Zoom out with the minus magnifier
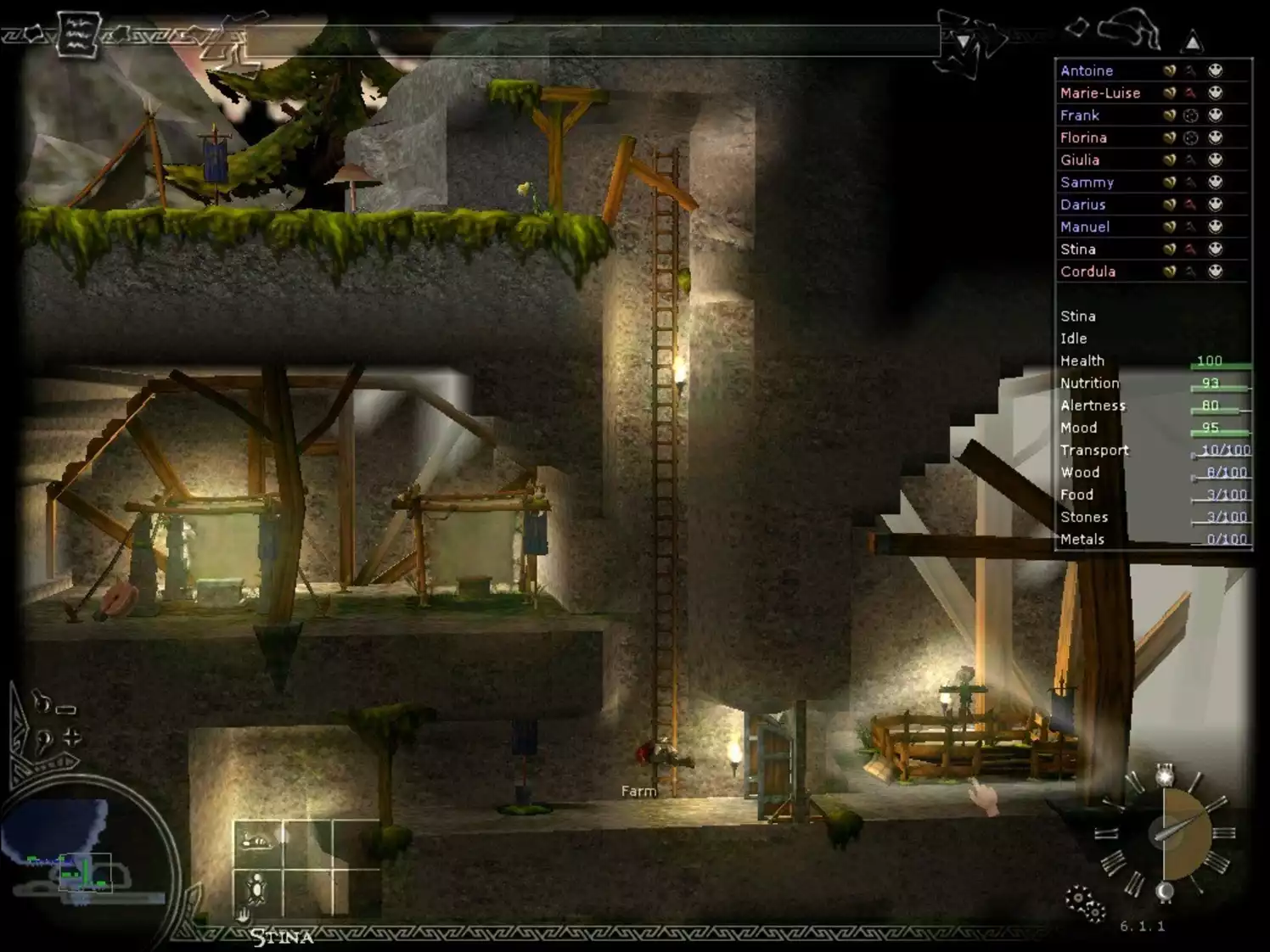The image size is (1270, 952). 53,705
